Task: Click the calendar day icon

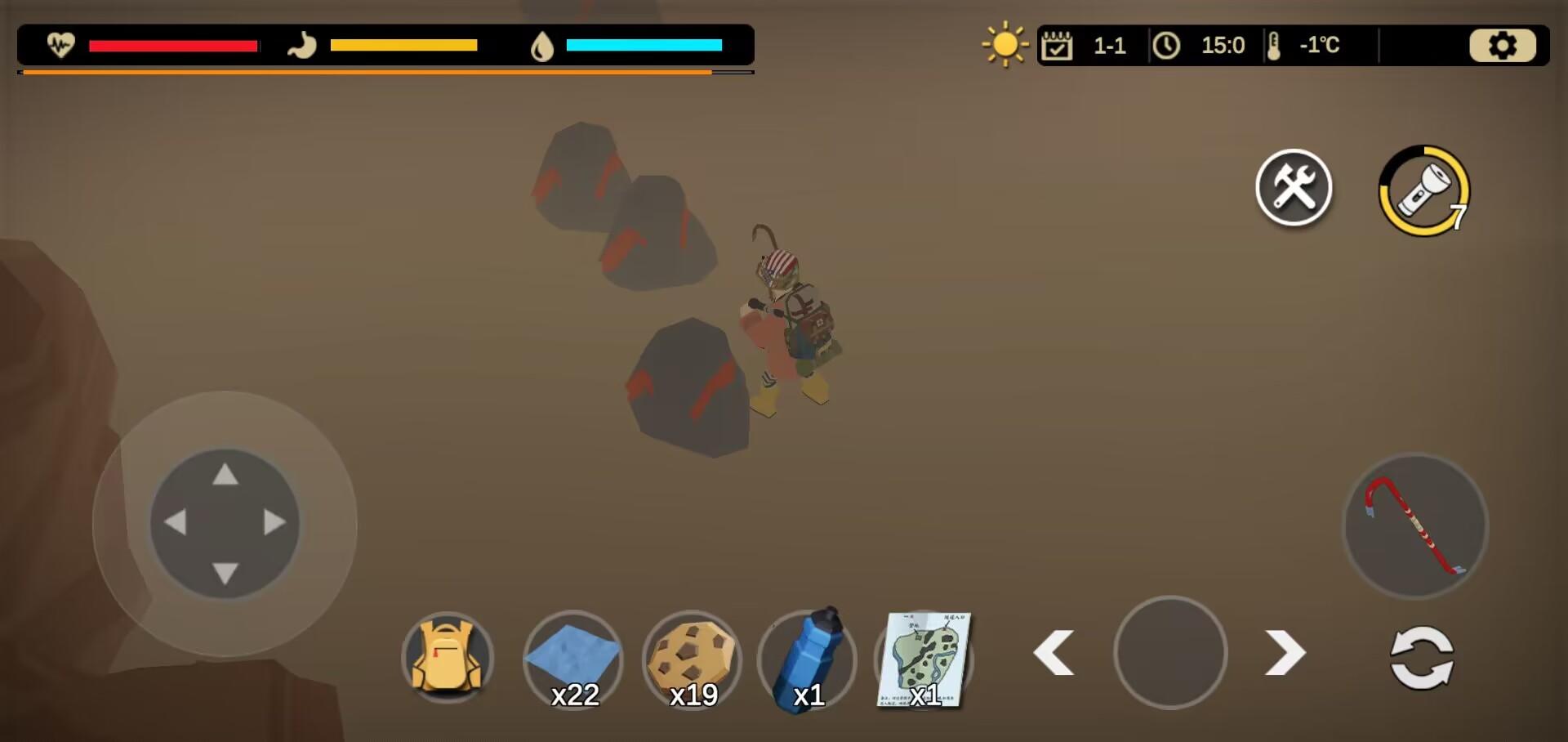Action: pyautogui.click(x=1056, y=46)
